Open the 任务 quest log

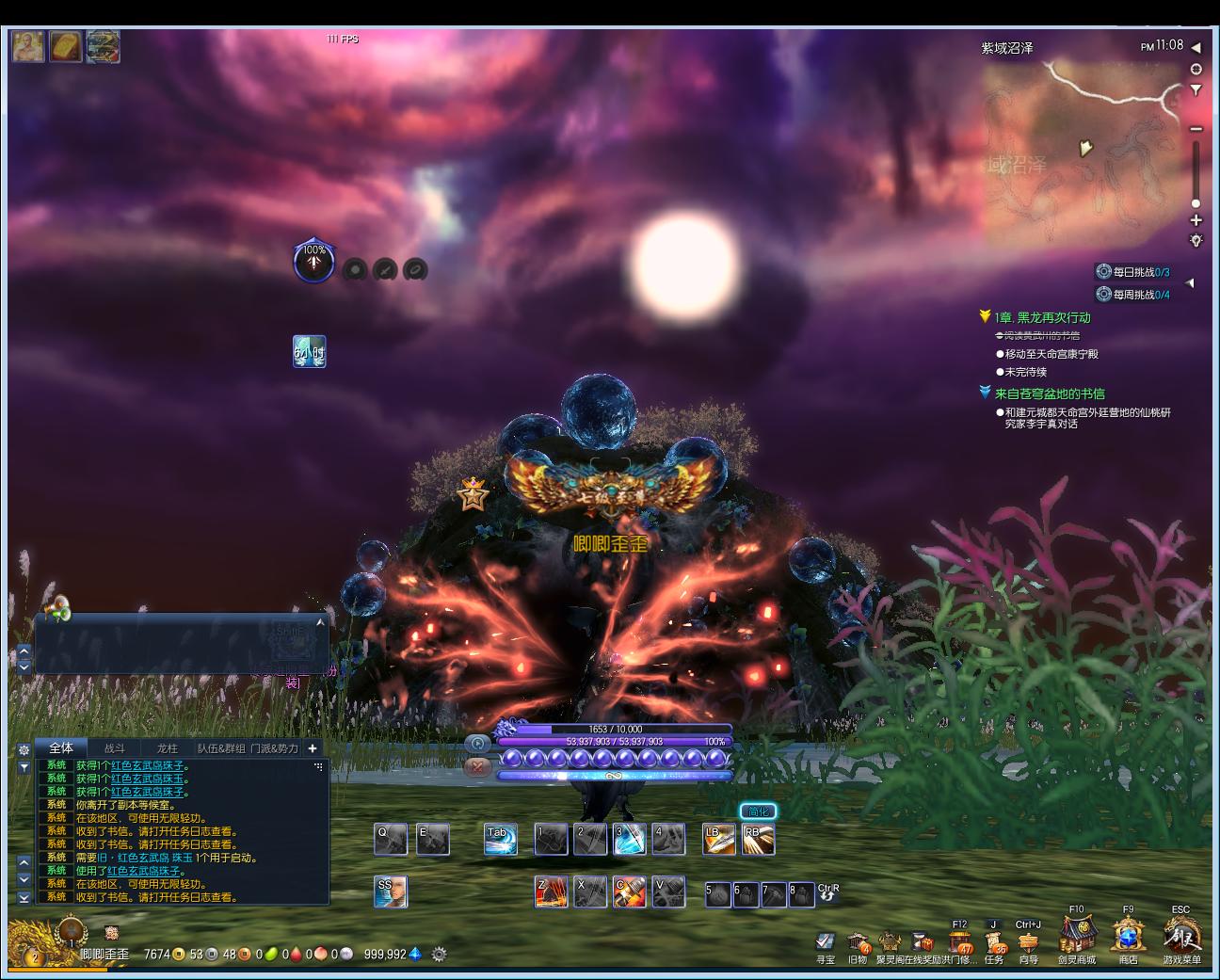[994, 942]
